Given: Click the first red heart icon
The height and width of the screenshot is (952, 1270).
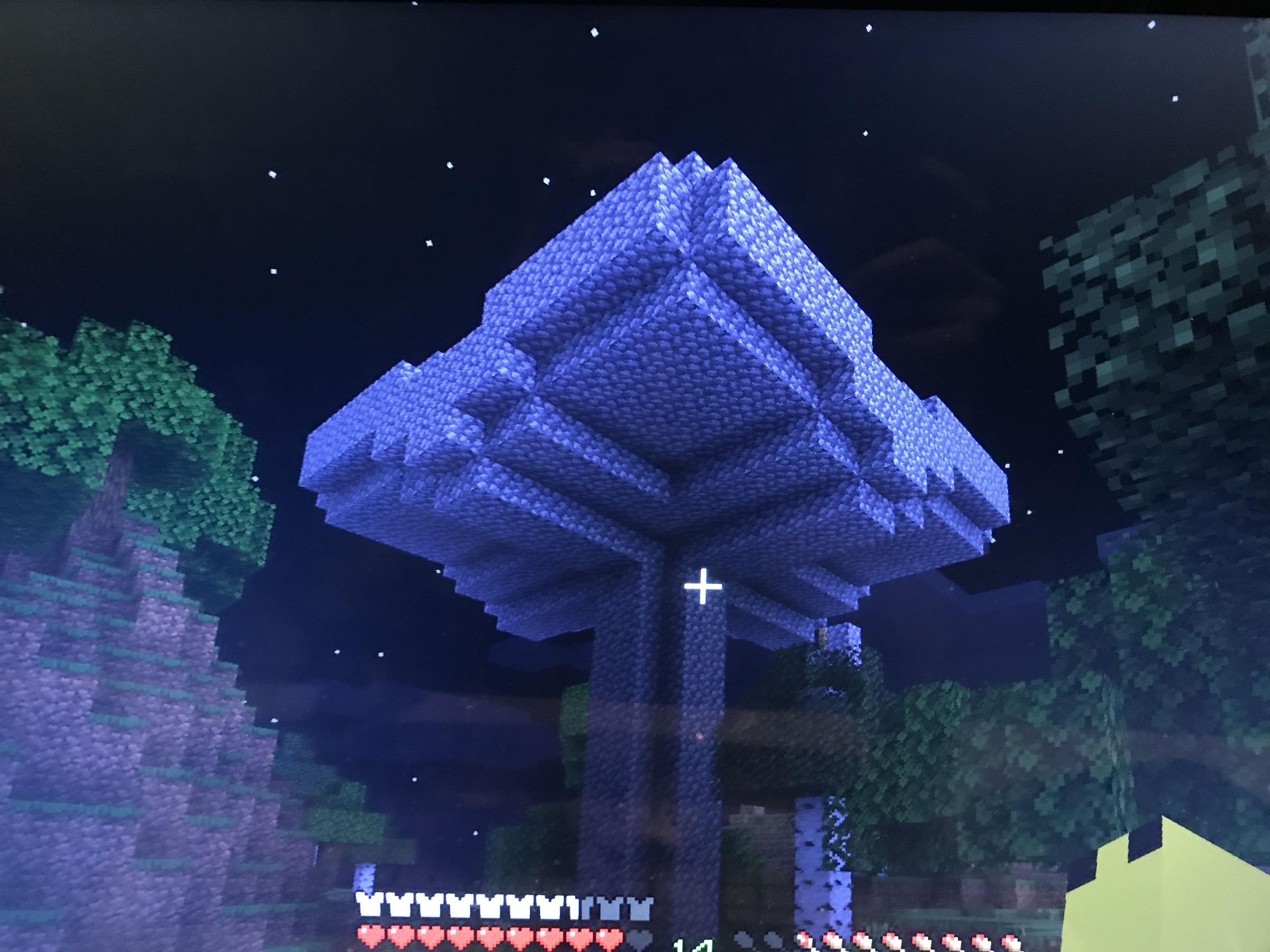Looking at the screenshot, I should (x=371, y=939).
